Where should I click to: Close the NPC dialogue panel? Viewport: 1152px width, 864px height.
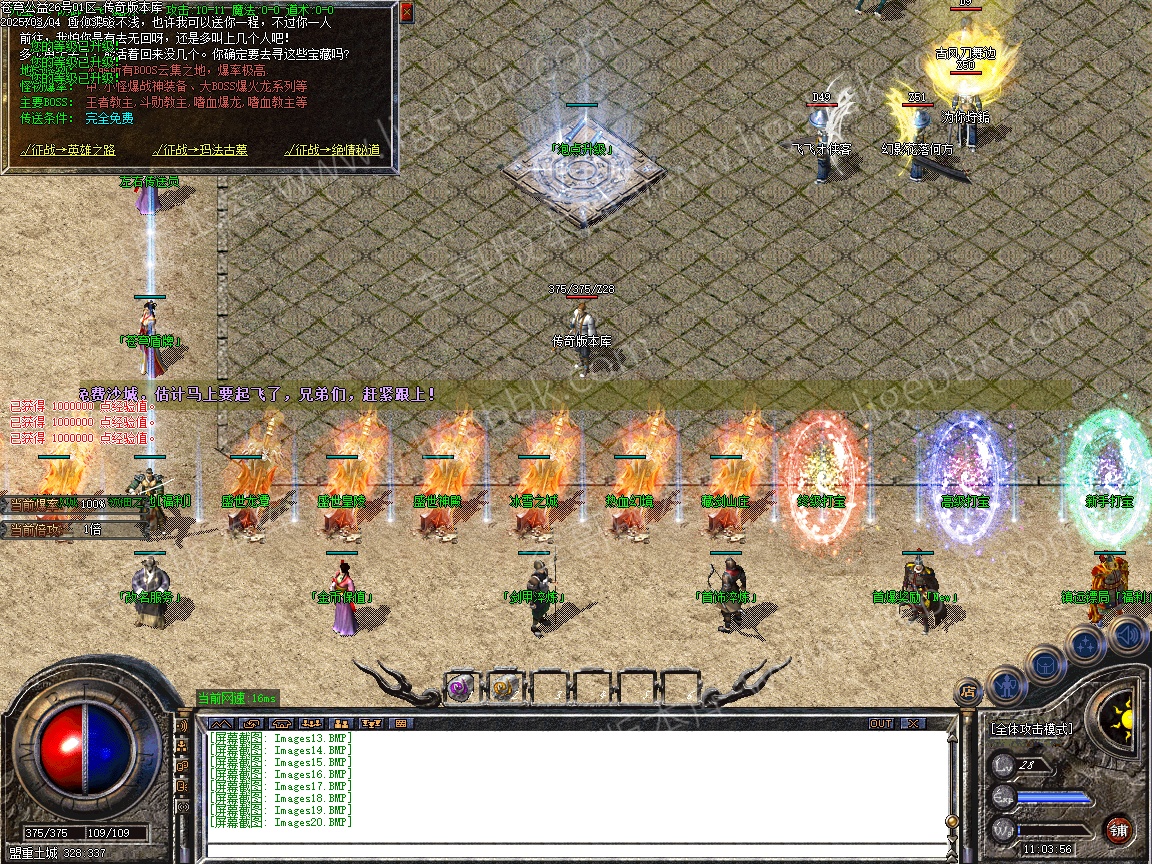[406, 13]
